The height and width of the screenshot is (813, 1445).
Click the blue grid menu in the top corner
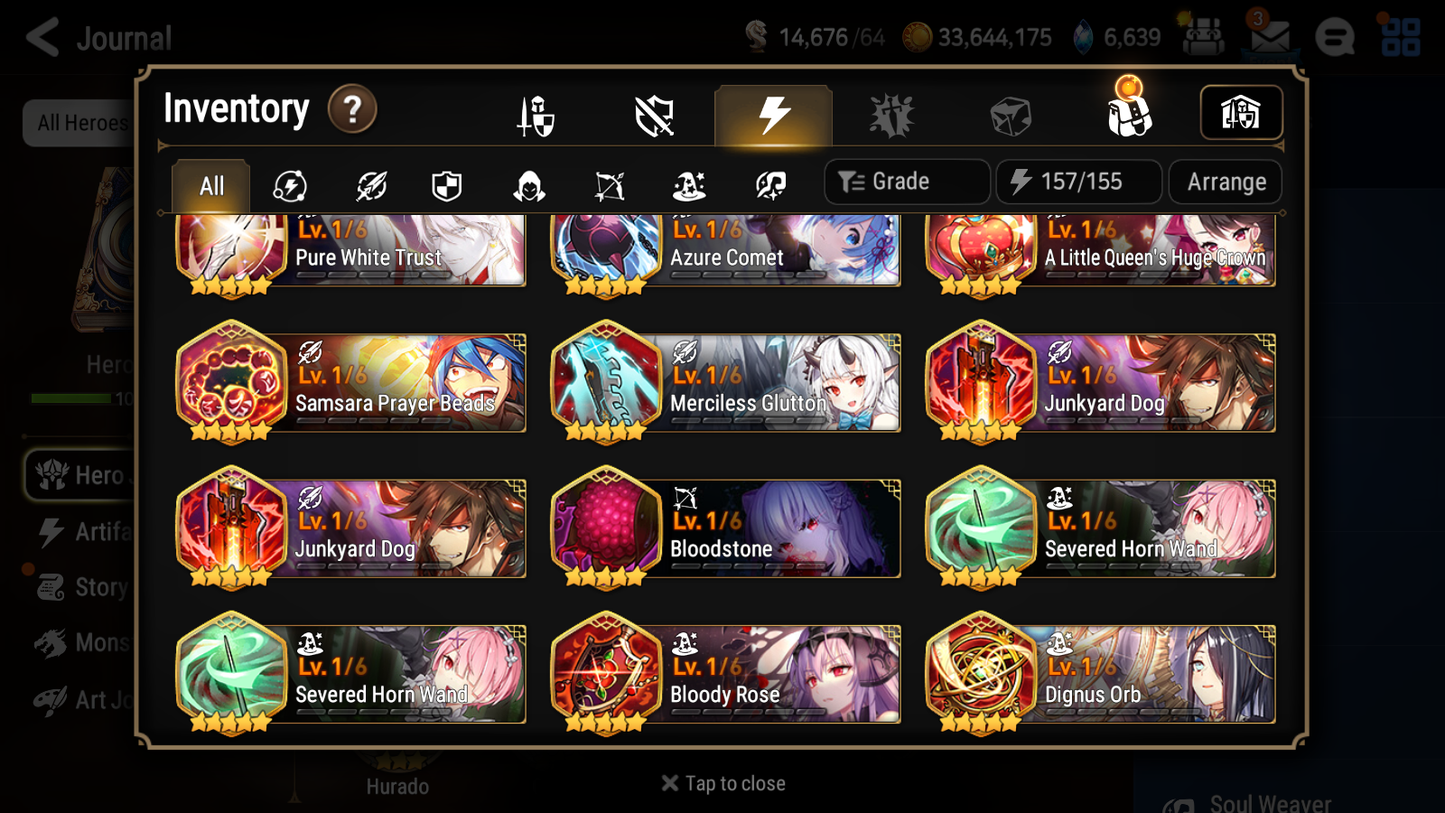(1401, 36)
